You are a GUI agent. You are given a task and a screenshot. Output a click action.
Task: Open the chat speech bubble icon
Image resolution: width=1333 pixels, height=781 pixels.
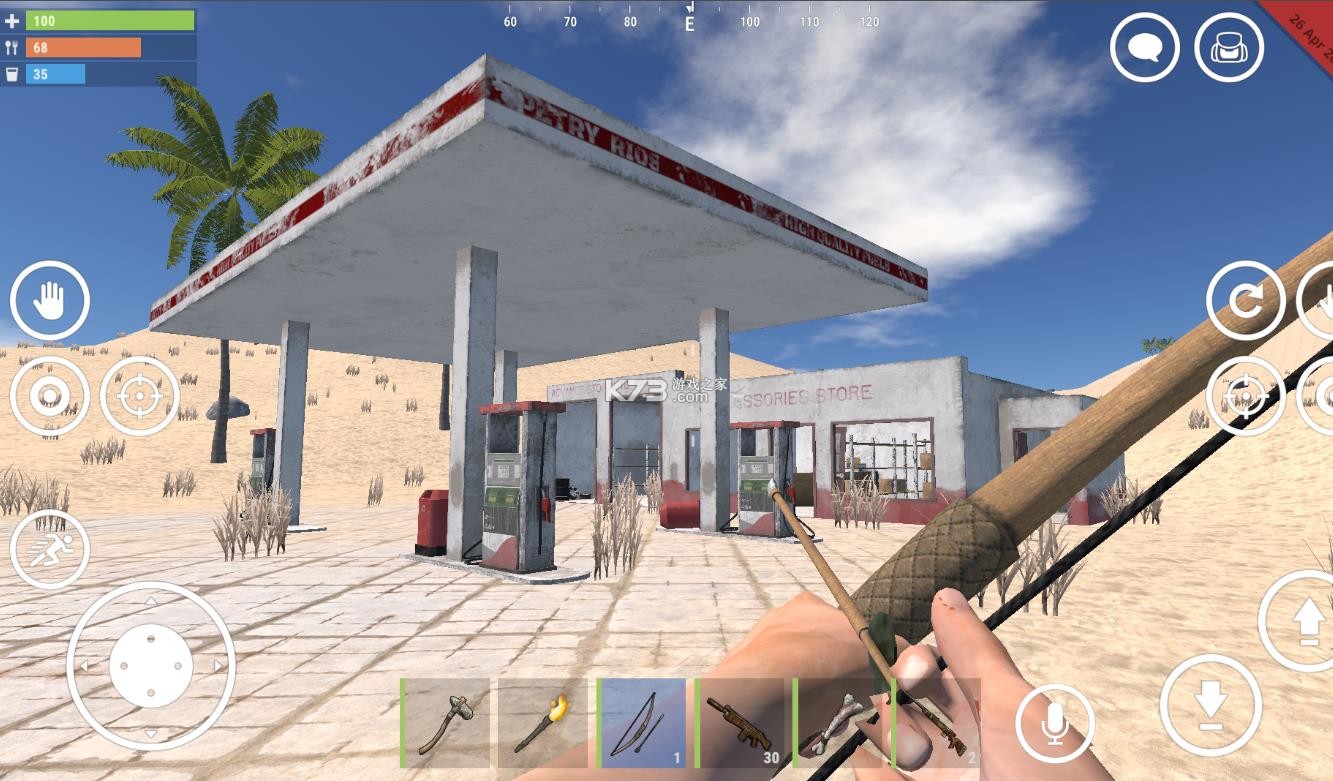(x=1144, y=46)
